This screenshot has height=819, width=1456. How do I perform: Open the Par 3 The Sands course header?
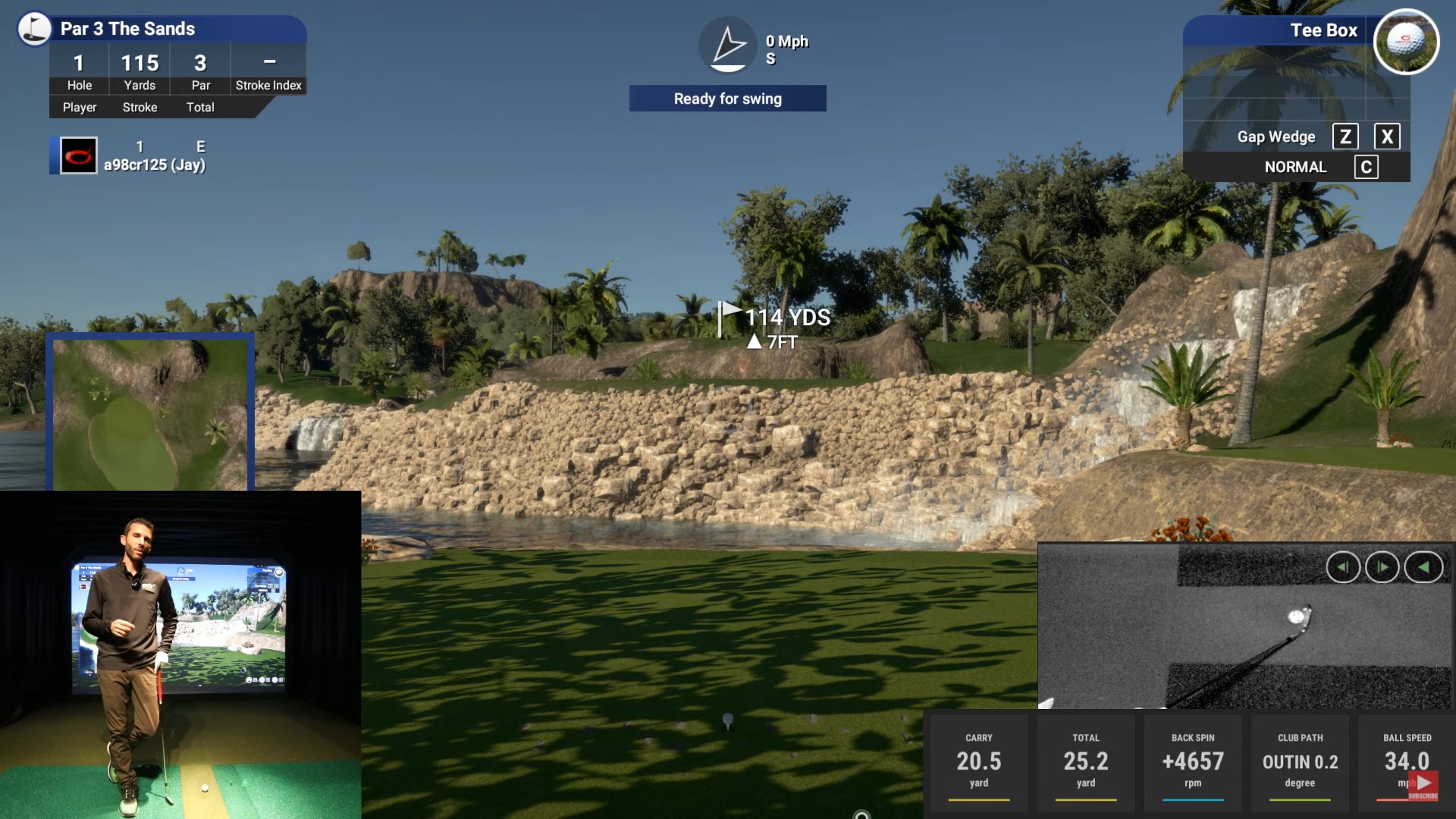pyautogui.click(x=127, y=29)
